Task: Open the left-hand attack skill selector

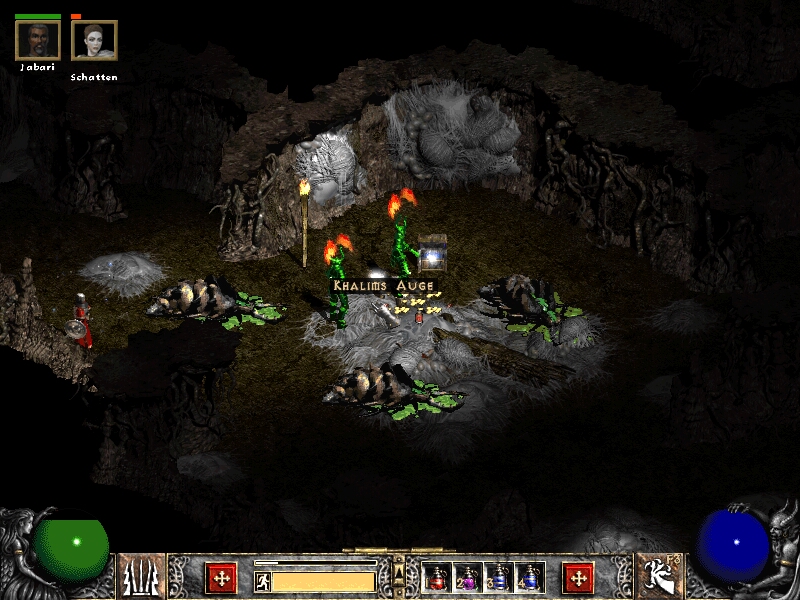Action: (x=142, y=577)
